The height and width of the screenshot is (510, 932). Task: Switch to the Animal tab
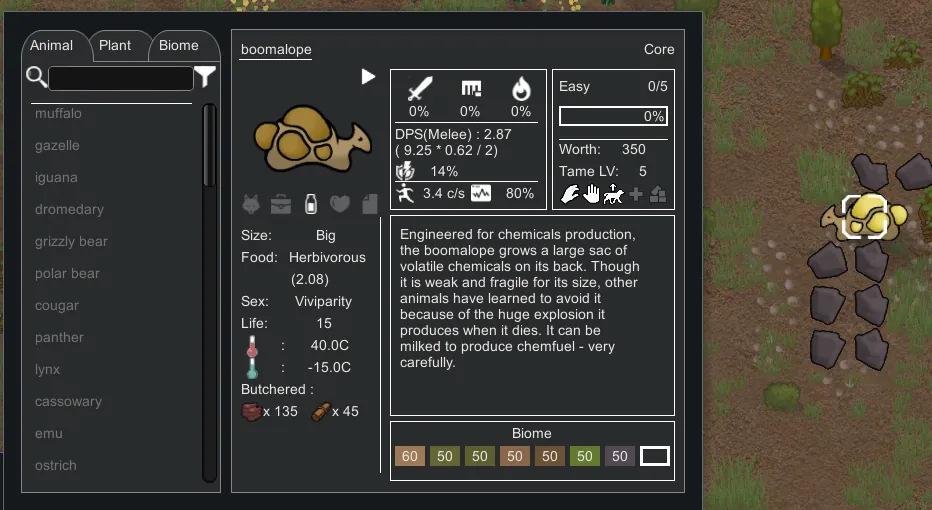[x=52, y=46]
